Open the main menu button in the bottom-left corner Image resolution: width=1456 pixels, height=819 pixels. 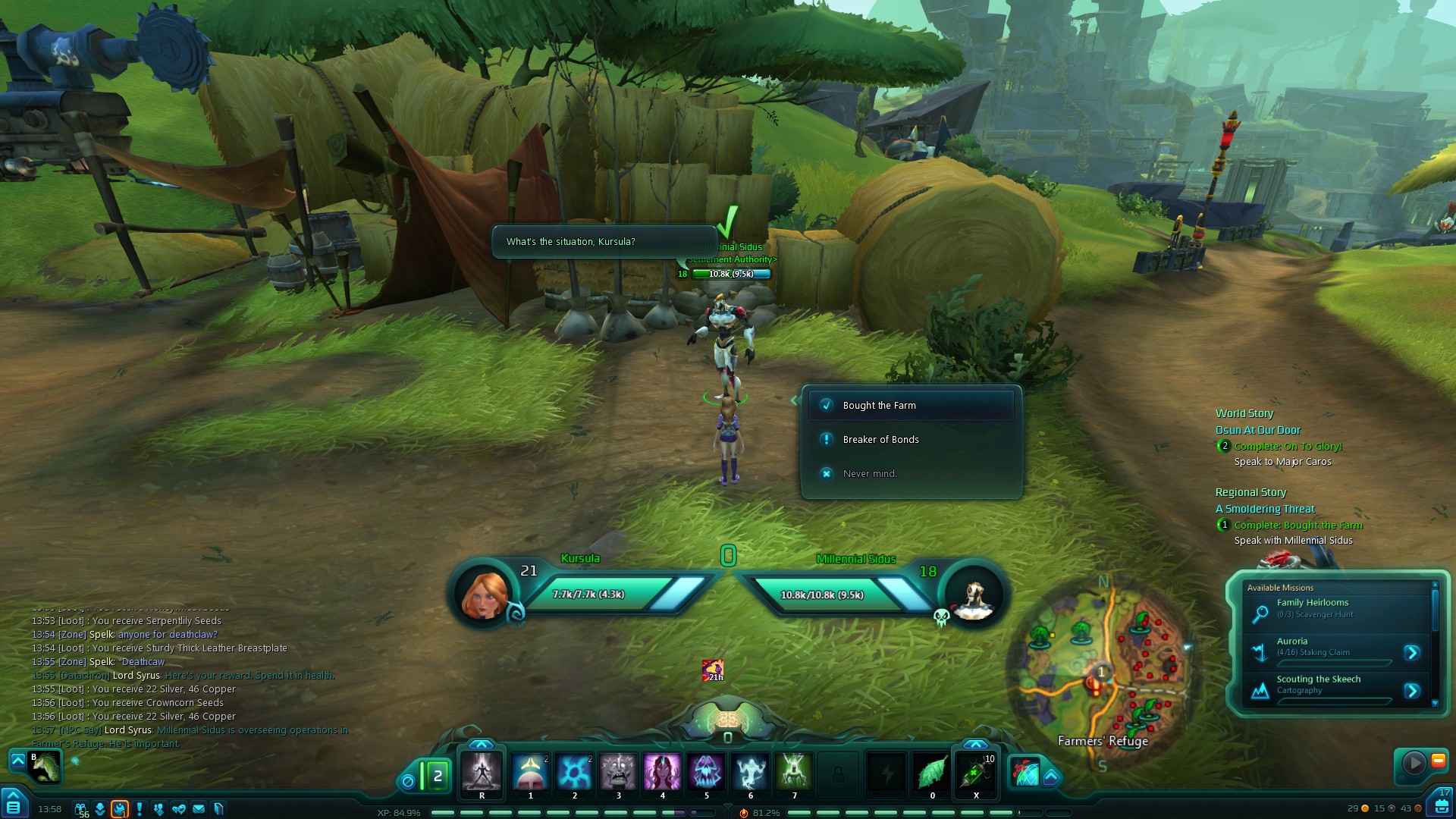(x=13, y=806)
